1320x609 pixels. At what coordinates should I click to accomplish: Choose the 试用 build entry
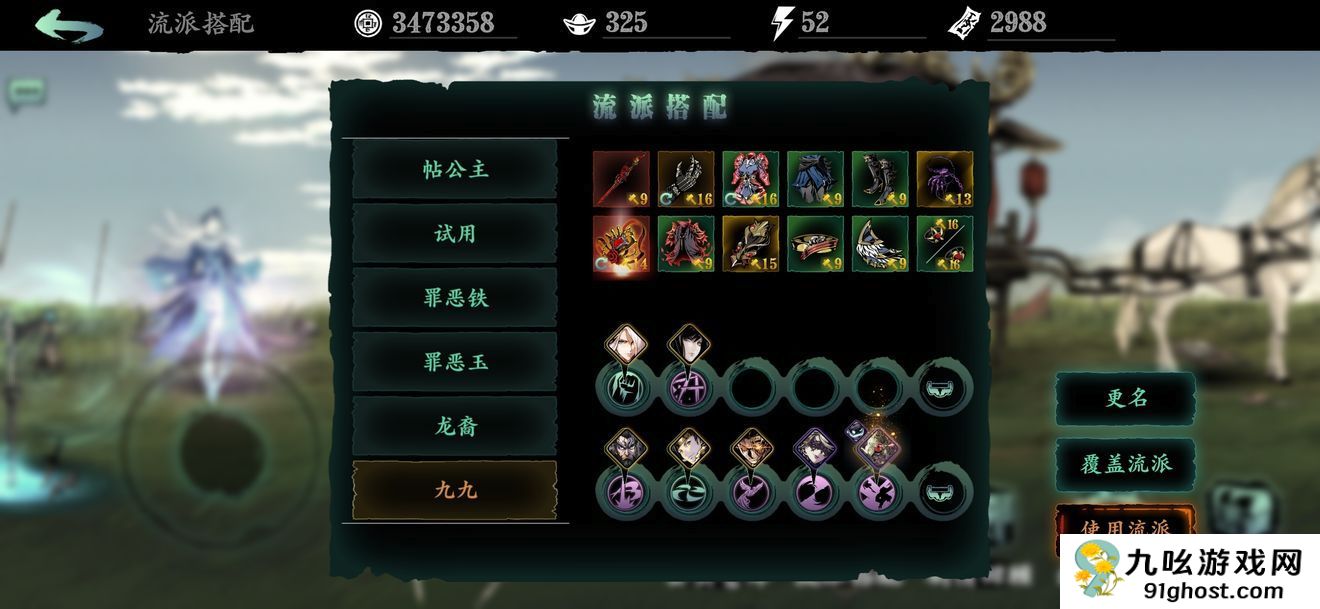coord(455,234)
